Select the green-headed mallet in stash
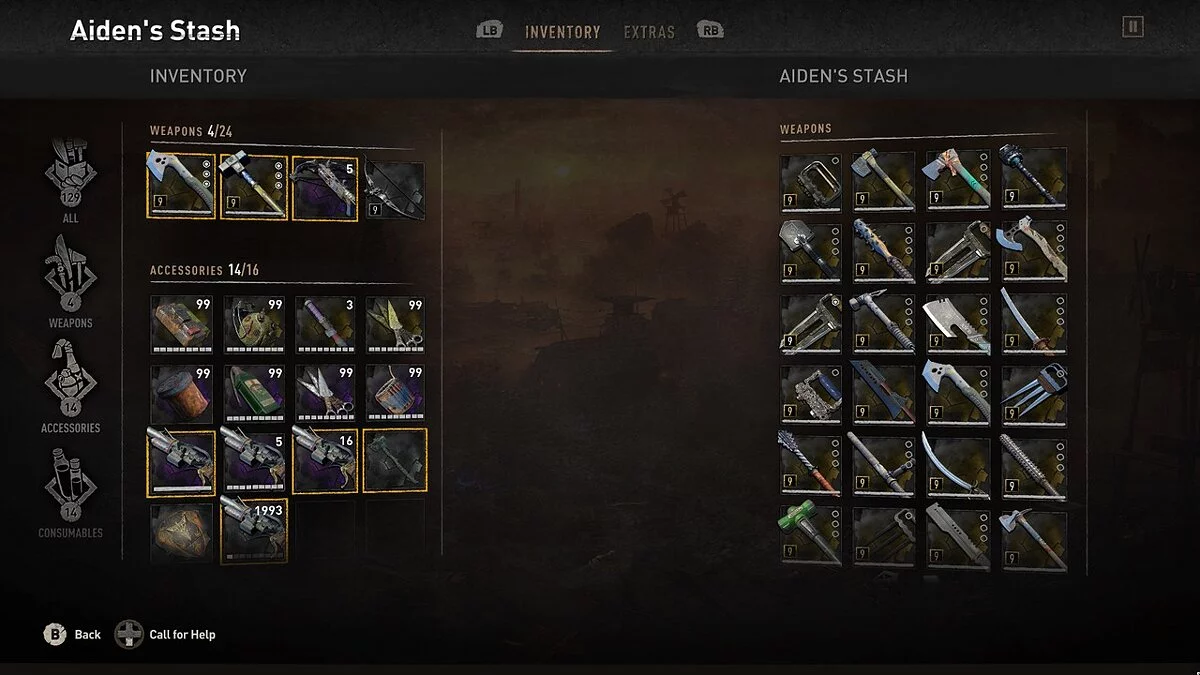The image size is (1200, 675). point(810,537)
